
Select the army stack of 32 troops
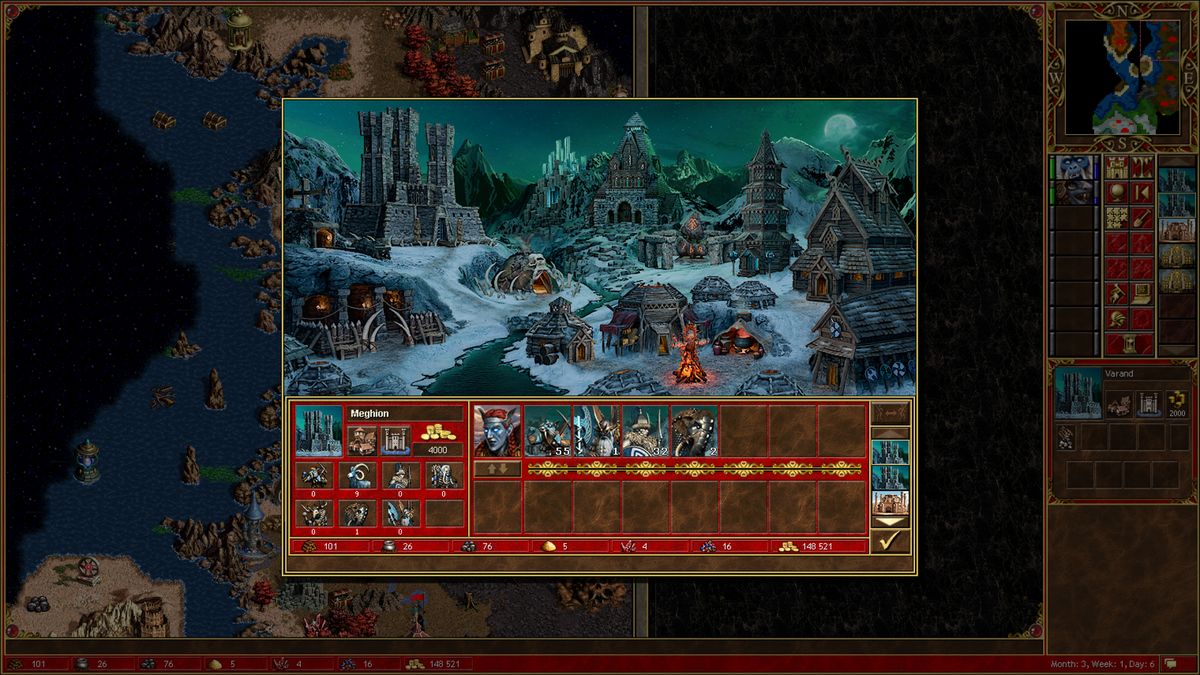pyautogui.click(x=645, y=431)
